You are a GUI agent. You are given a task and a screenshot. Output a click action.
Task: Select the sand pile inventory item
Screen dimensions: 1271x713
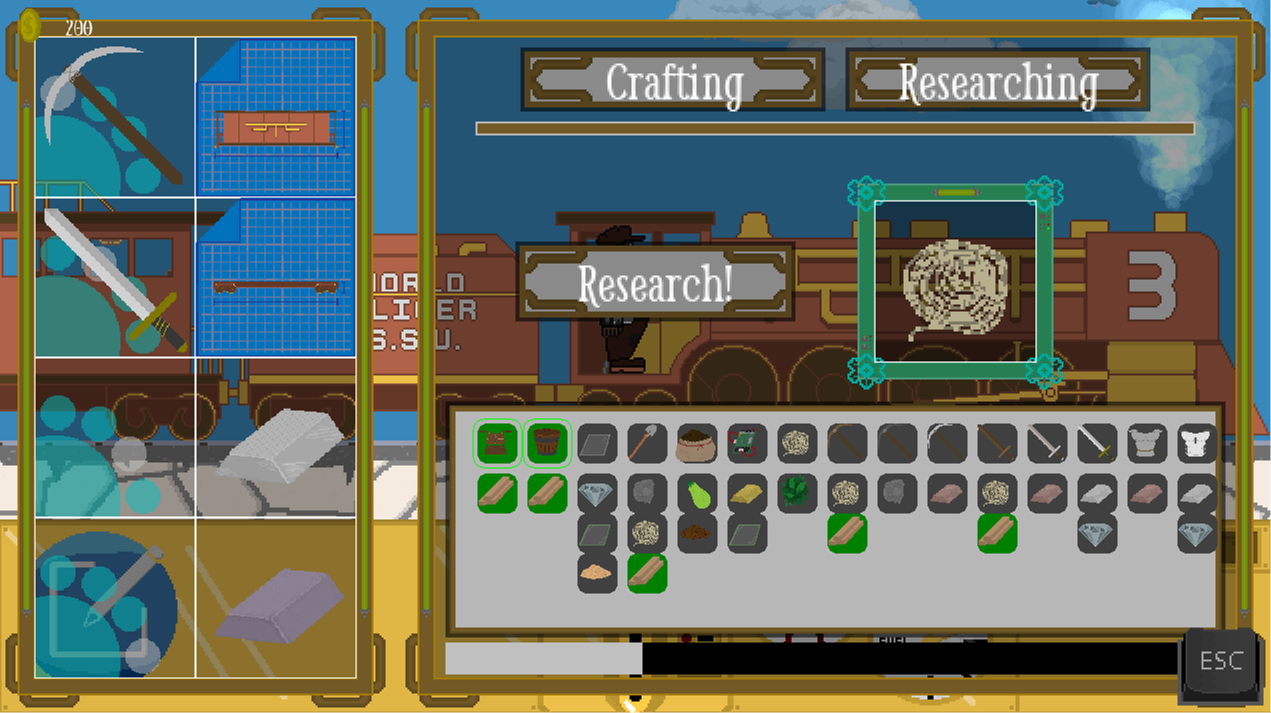pyautogui.click(x=597, y=573)
